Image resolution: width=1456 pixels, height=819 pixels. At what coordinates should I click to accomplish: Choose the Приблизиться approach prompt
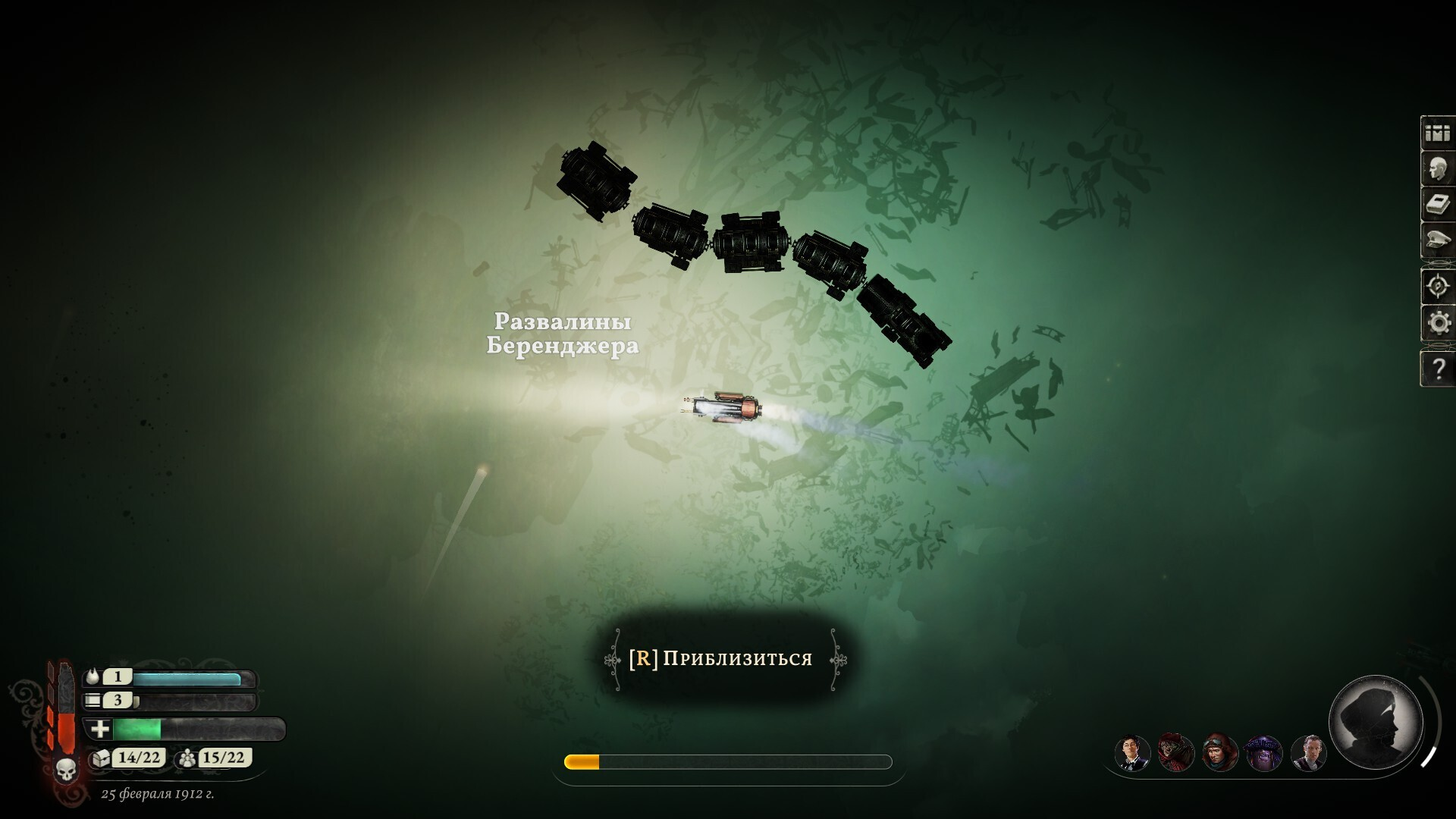[x=721, y=658]
